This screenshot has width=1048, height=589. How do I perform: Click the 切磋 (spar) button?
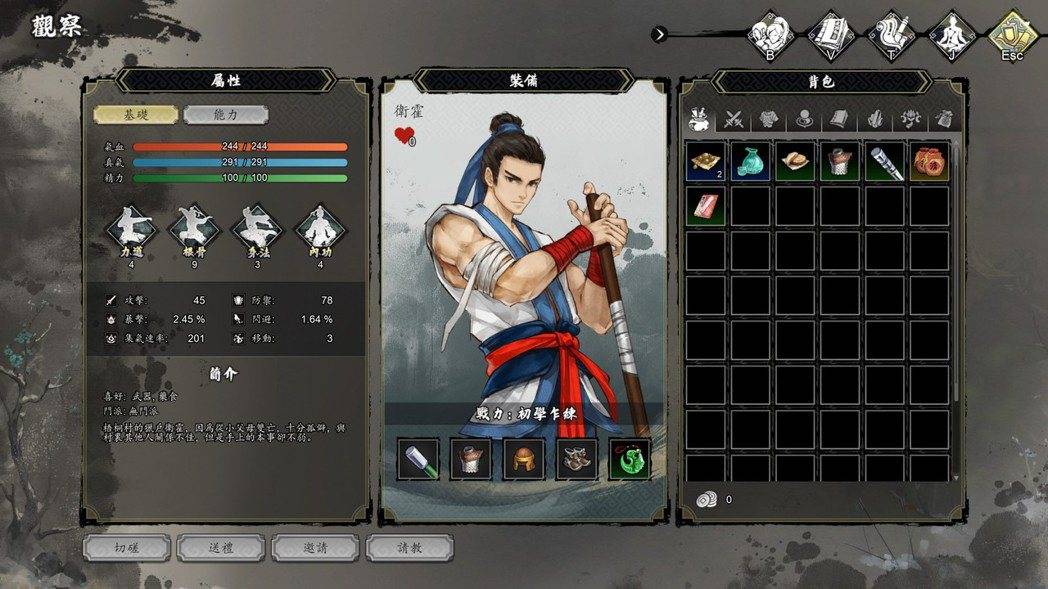point(126,548)
